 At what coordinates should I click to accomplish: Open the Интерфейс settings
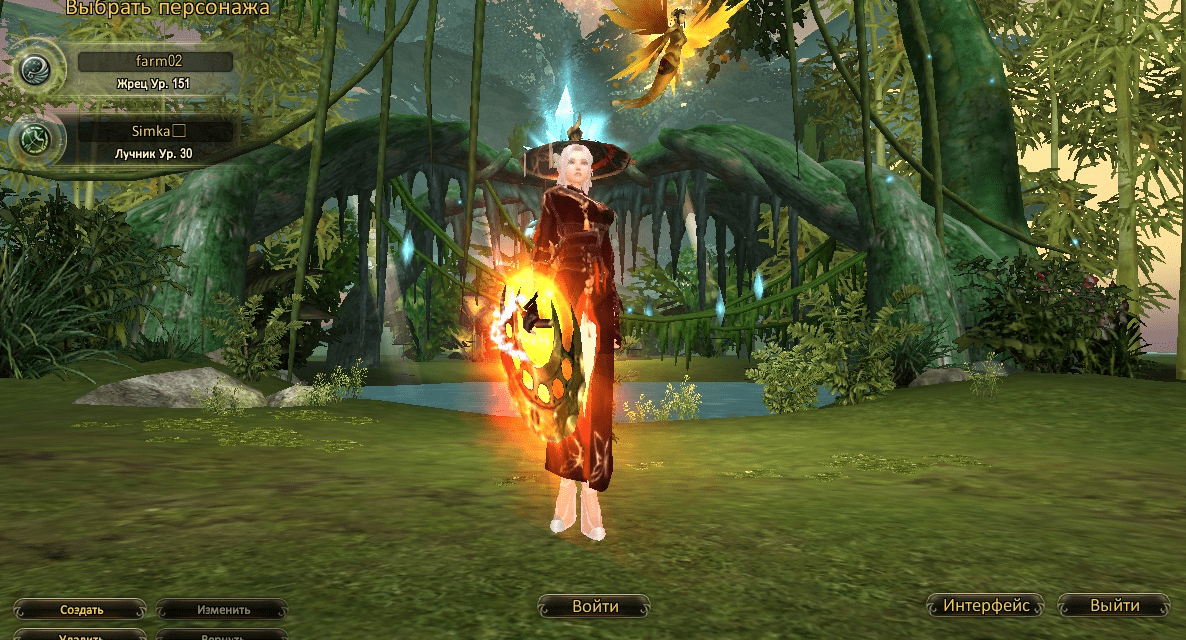coord(985,605)
